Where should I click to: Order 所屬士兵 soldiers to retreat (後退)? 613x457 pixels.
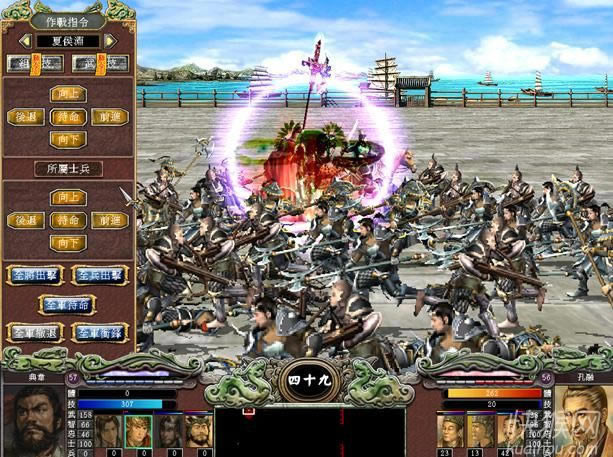click(x=24, y=220)
